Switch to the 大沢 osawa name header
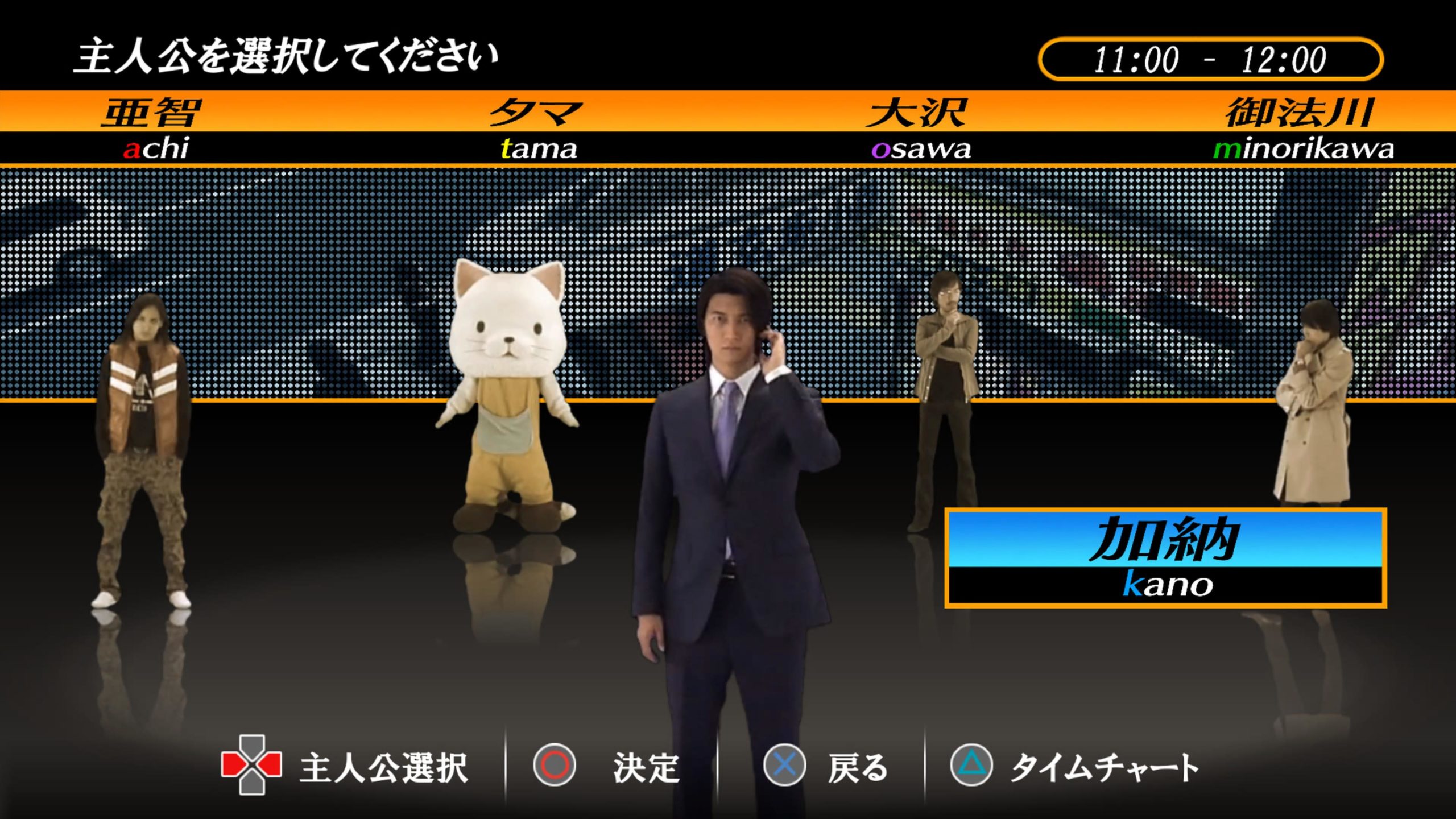The height and width of the screenshot is (819, 1456). click(919, 128)
